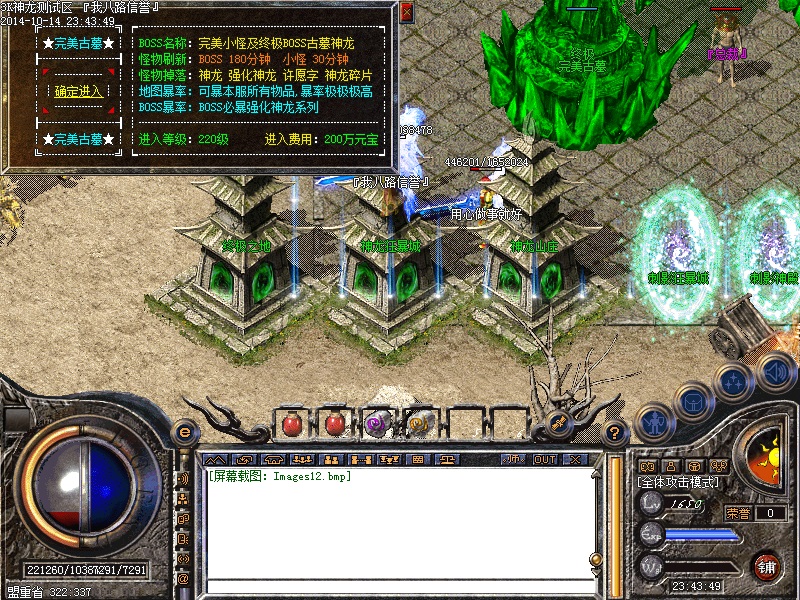Open the bag inventory round button

(x=693, y=400)
